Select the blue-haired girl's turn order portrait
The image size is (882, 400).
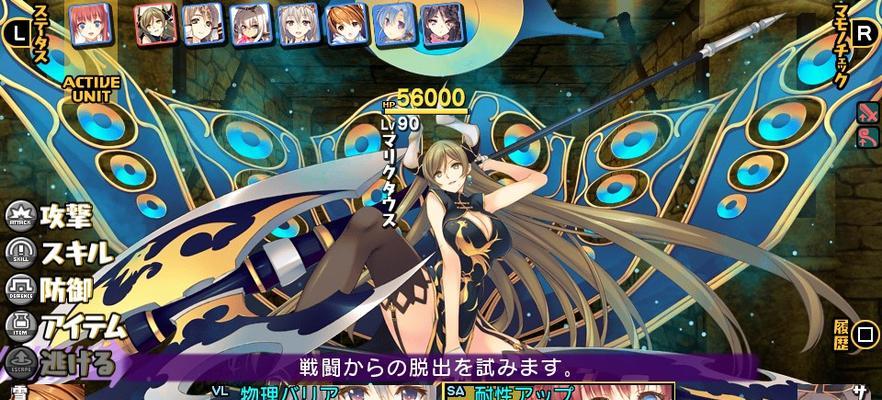[x=393, y=24]
